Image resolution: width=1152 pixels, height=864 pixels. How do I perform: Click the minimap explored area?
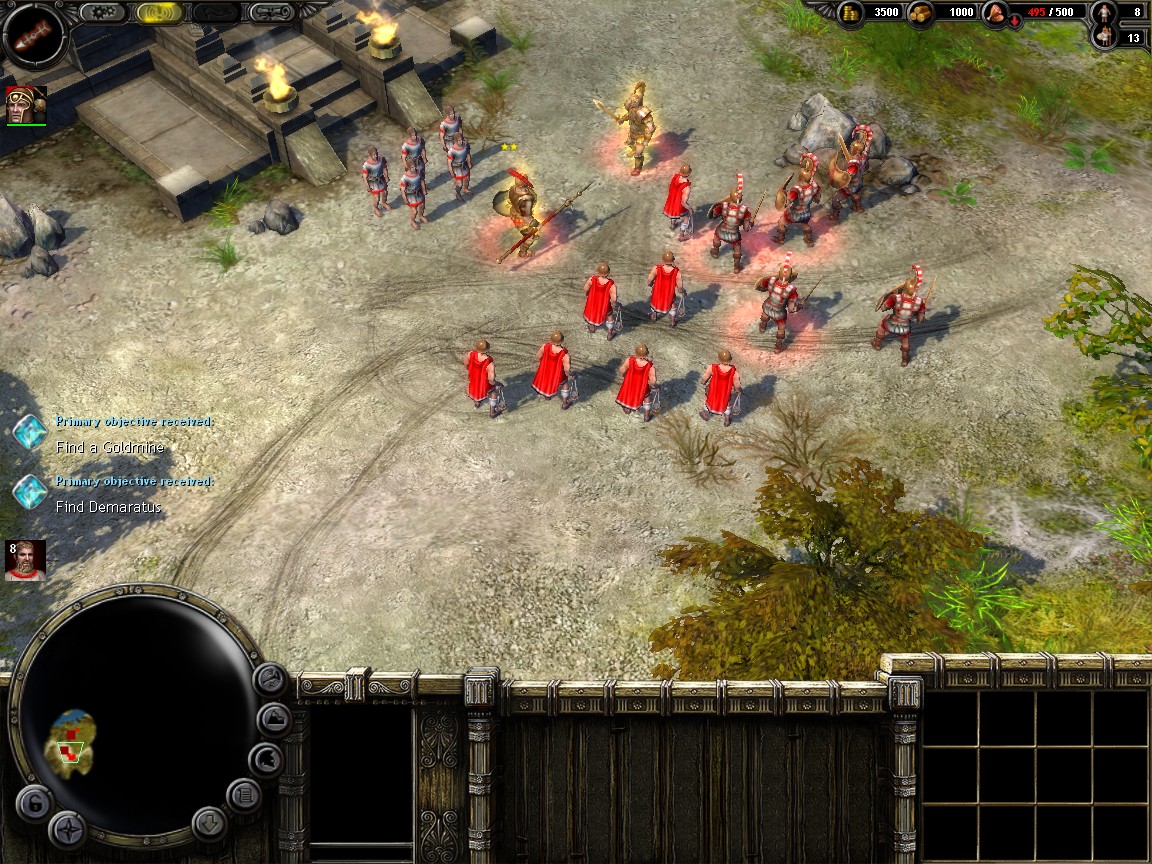[73, 738]
